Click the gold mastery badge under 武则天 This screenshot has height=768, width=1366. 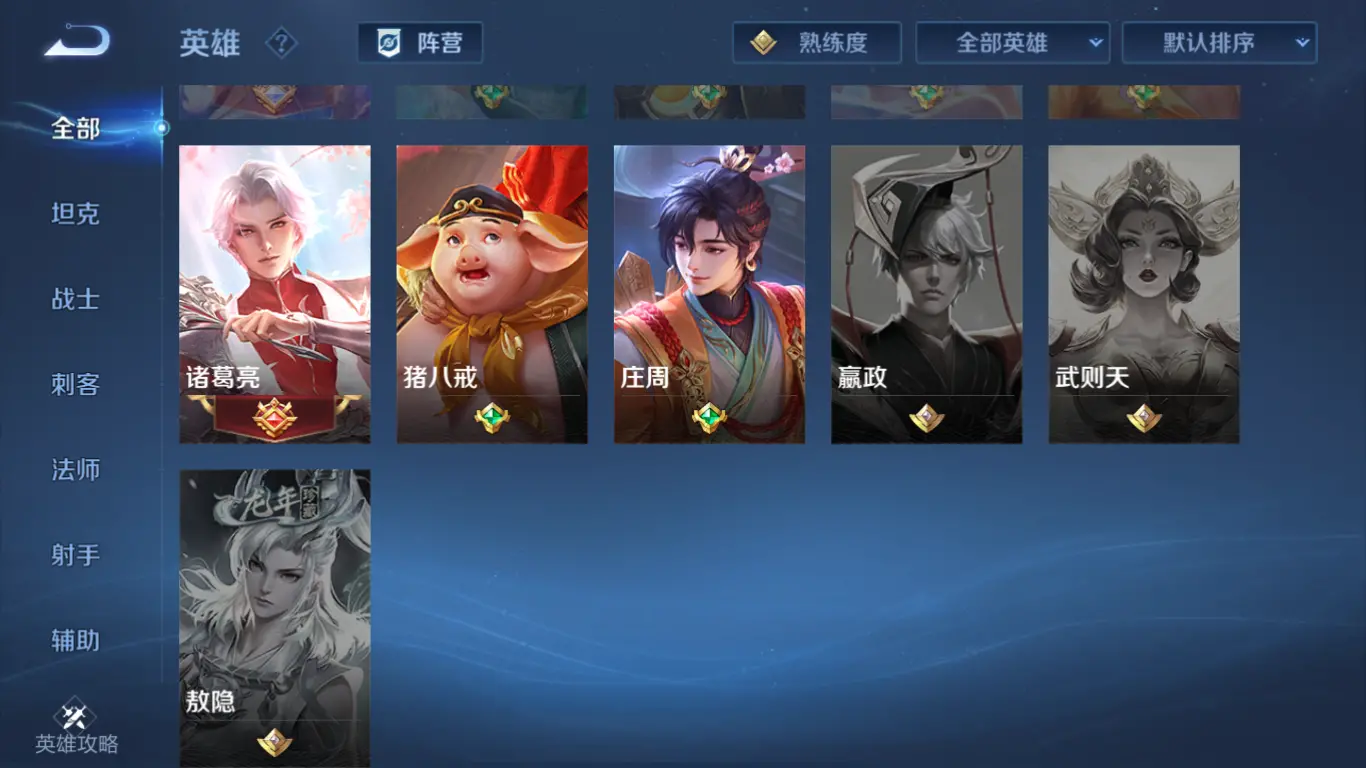1143,419
